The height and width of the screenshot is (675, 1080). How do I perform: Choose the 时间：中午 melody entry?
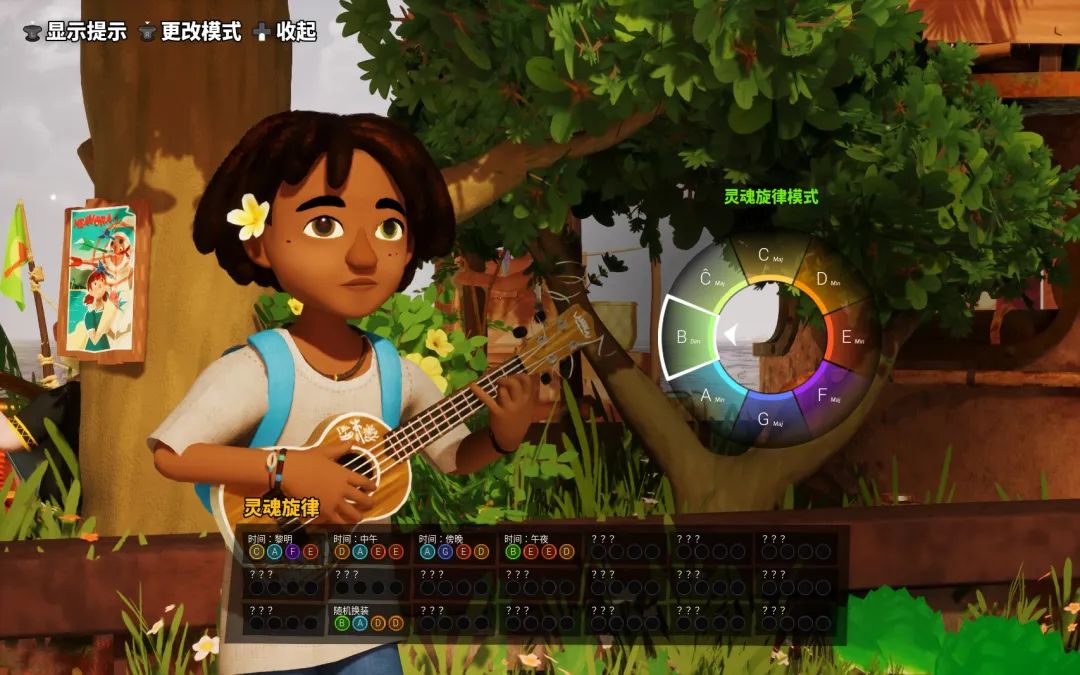click(x=369, y=546)
